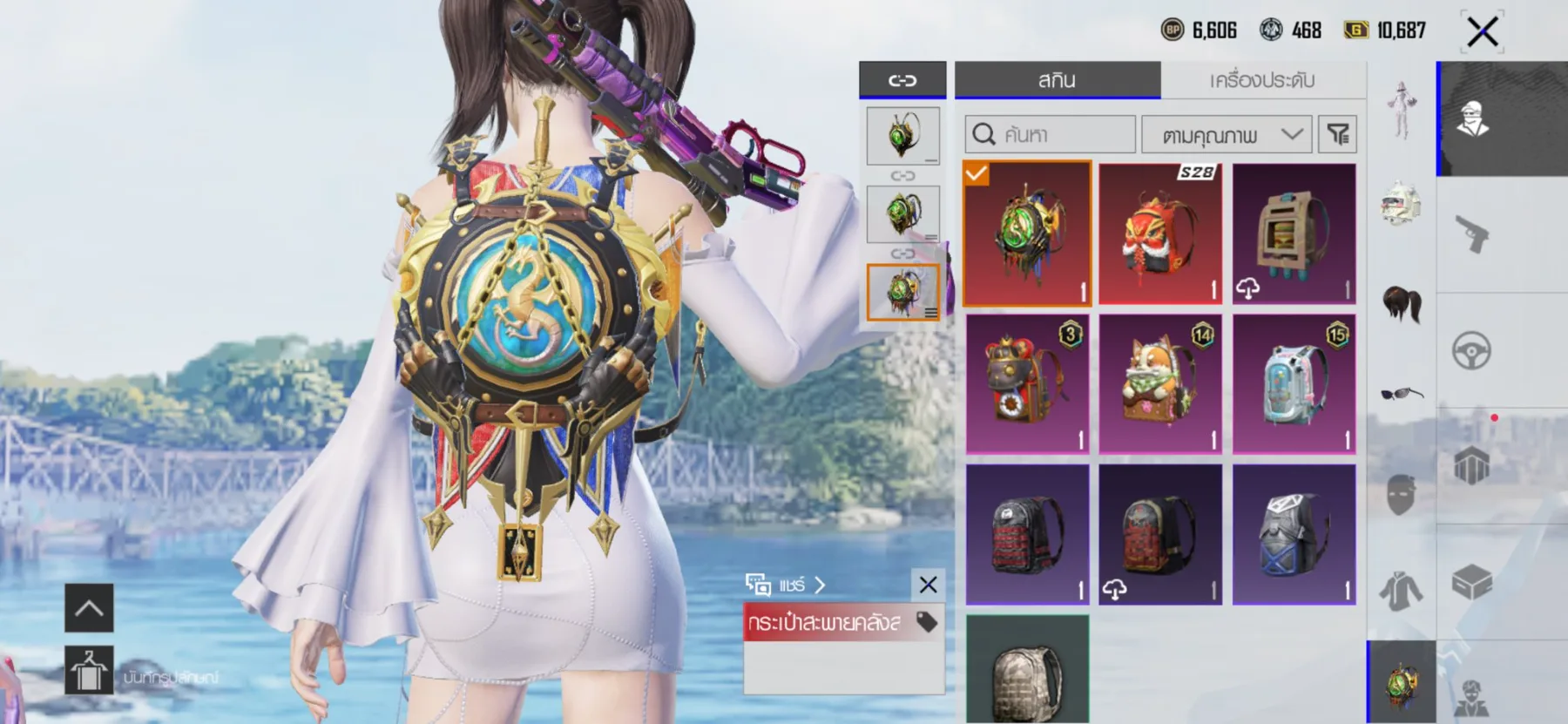The width and height of the screenshot is (1568, 724).
Task: Close the inventory screen with the X
Action: pyautogui.click(x=1482, y=32)
